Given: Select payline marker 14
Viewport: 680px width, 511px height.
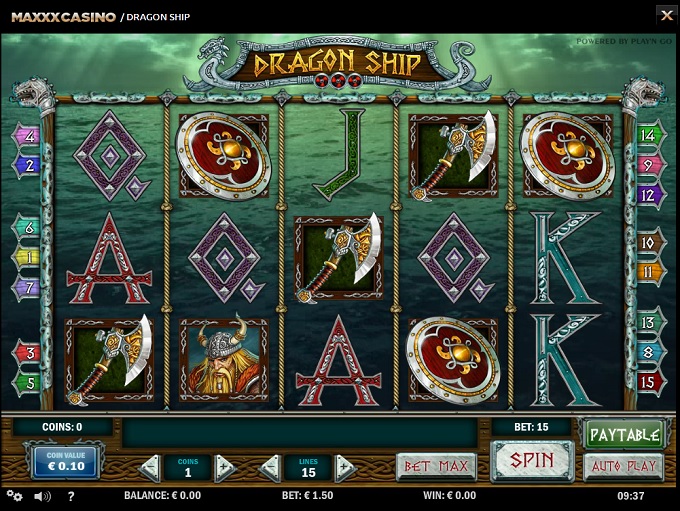Looking at the screenshot, I should pos(649,135).
